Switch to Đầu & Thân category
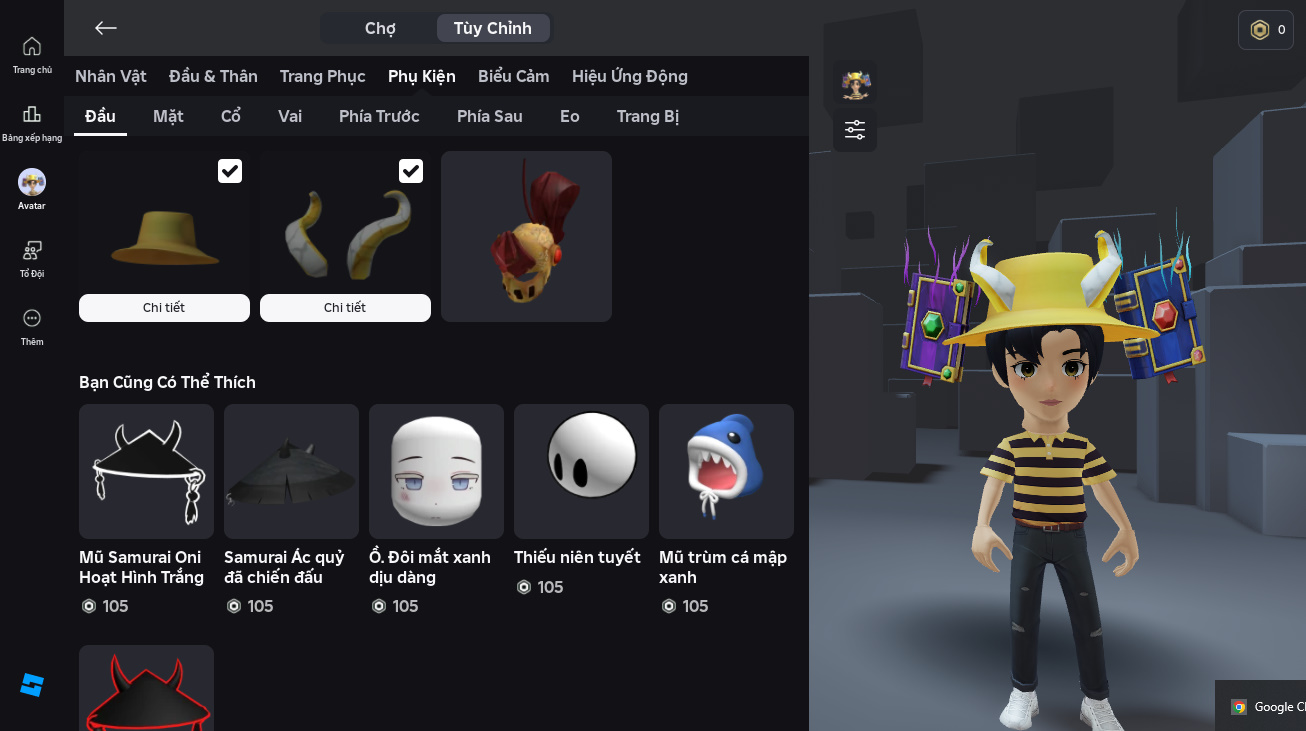Image resolution: width=1306 pixels, height=731 pixels. [x=213, y=76]
